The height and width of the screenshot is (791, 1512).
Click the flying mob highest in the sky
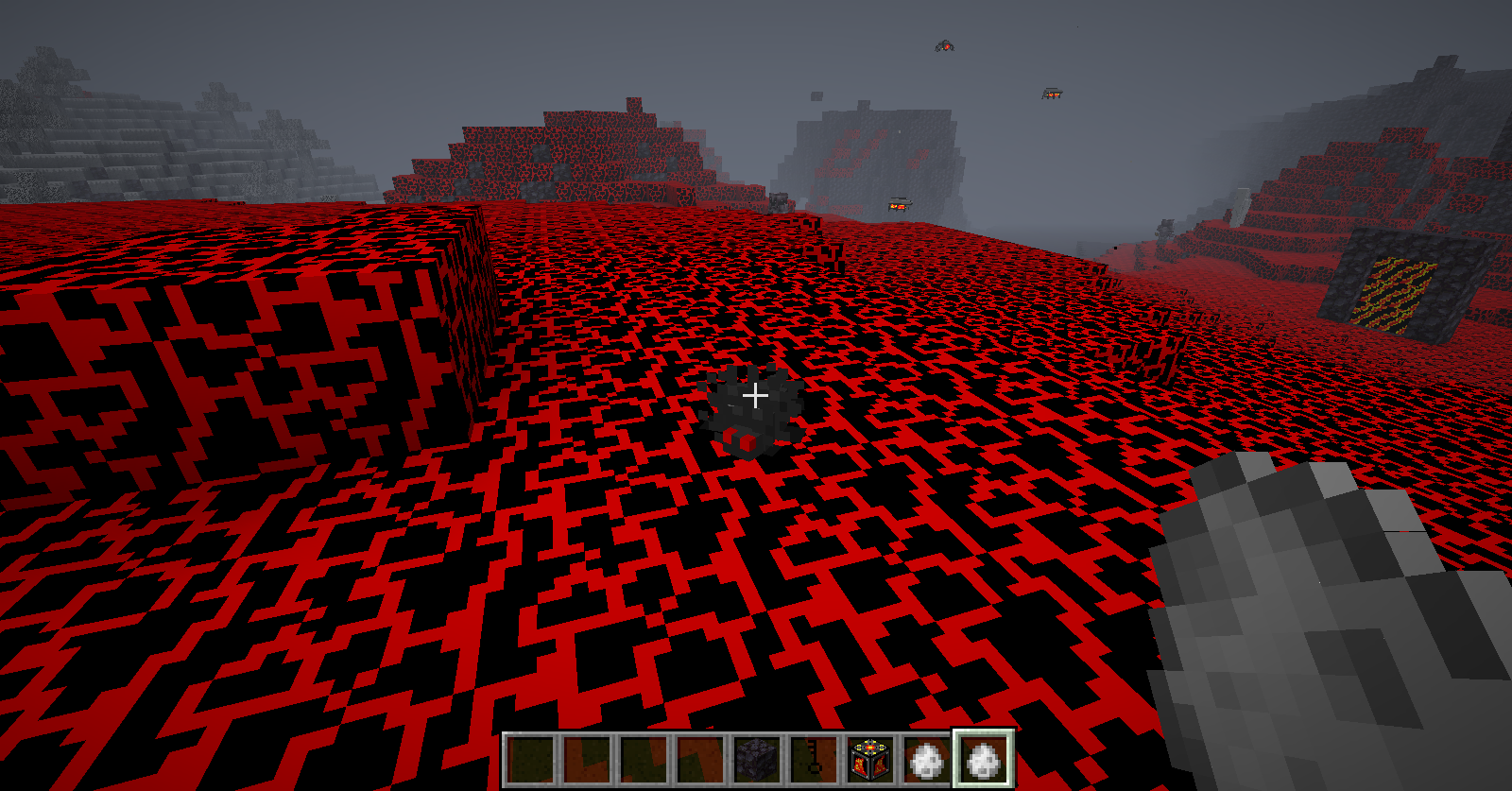coord(945,45)
